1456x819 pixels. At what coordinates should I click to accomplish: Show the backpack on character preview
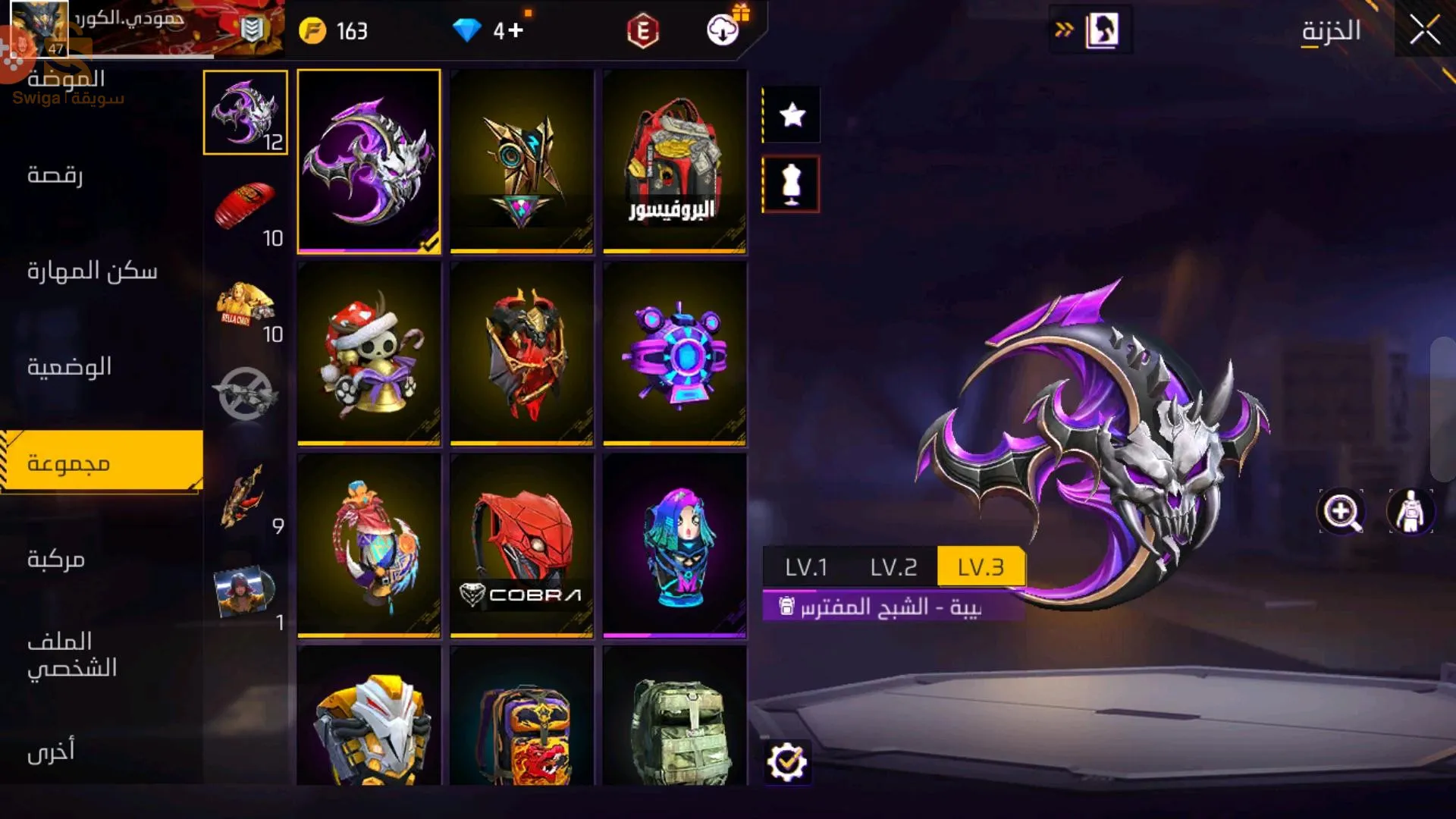click(1410, 511)
